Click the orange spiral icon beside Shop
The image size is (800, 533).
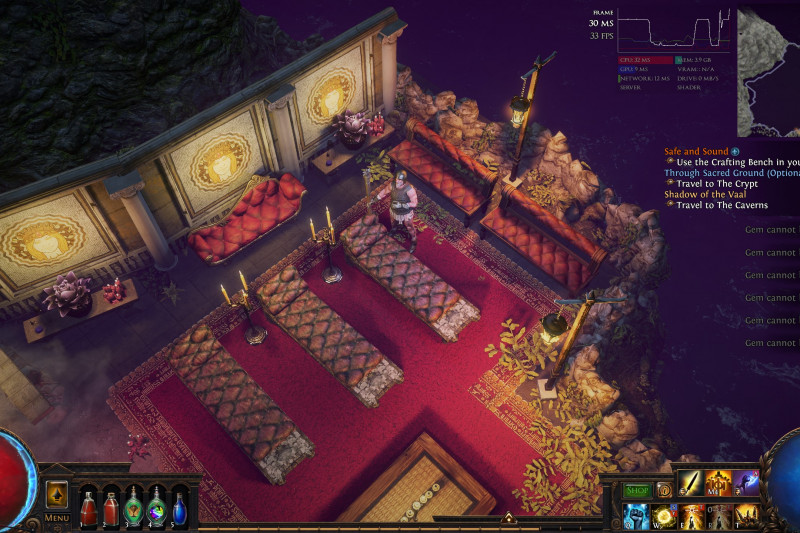pos(664,490)
